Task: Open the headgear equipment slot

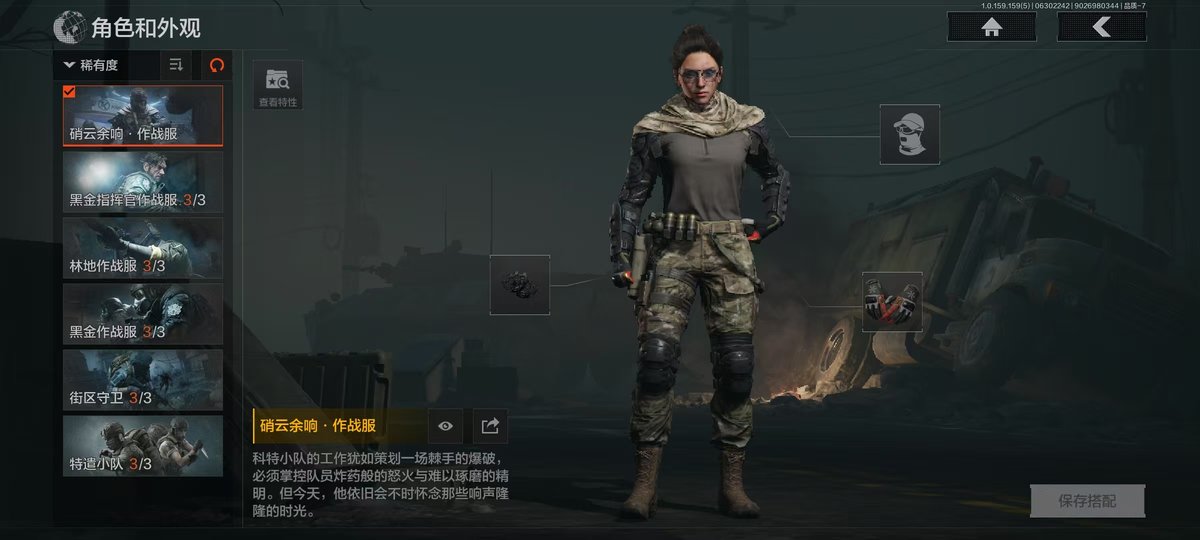Action: [x=909, y=134]
